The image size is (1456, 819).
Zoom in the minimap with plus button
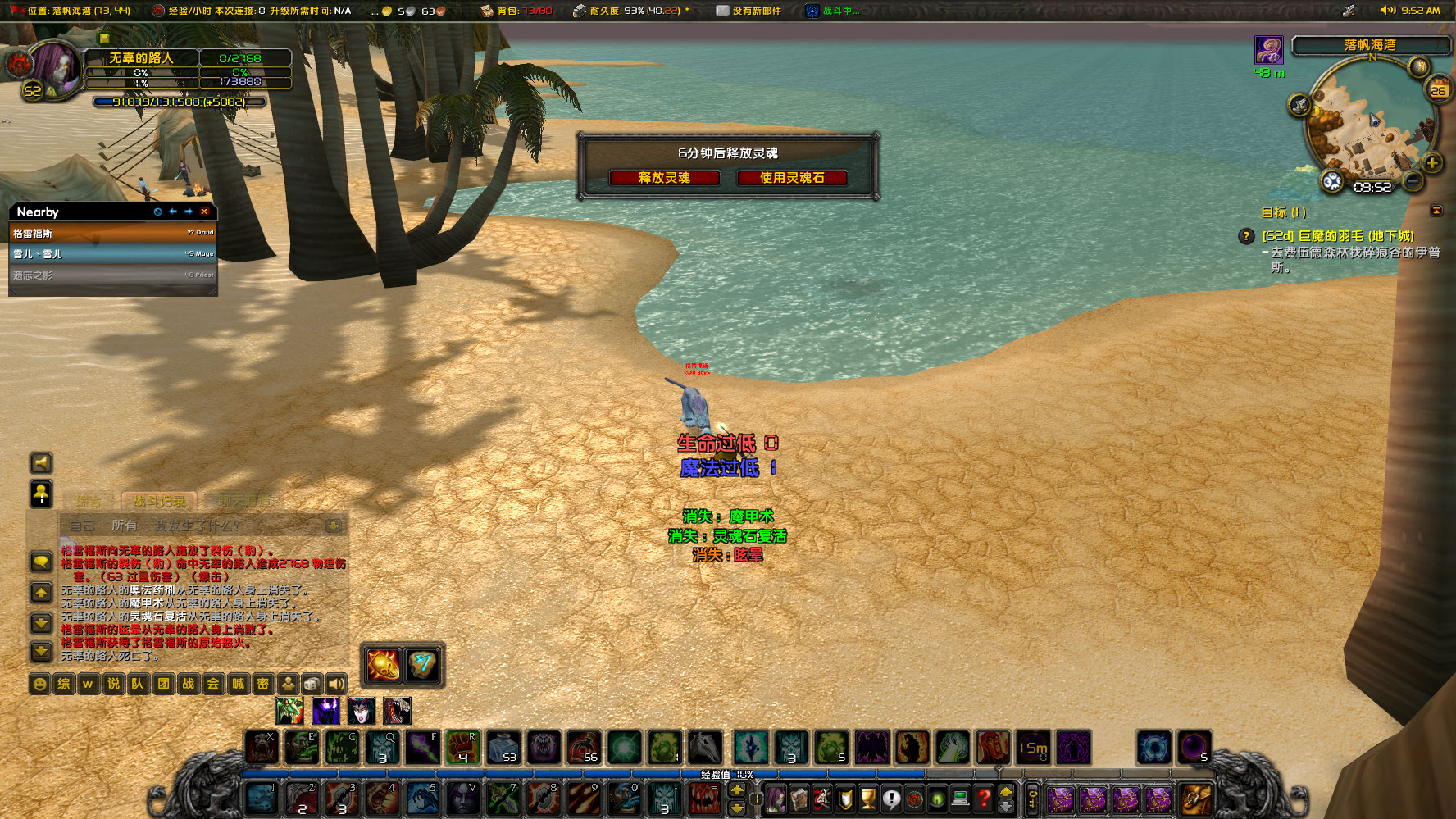pyautogui.click(x=1431, y=162)
